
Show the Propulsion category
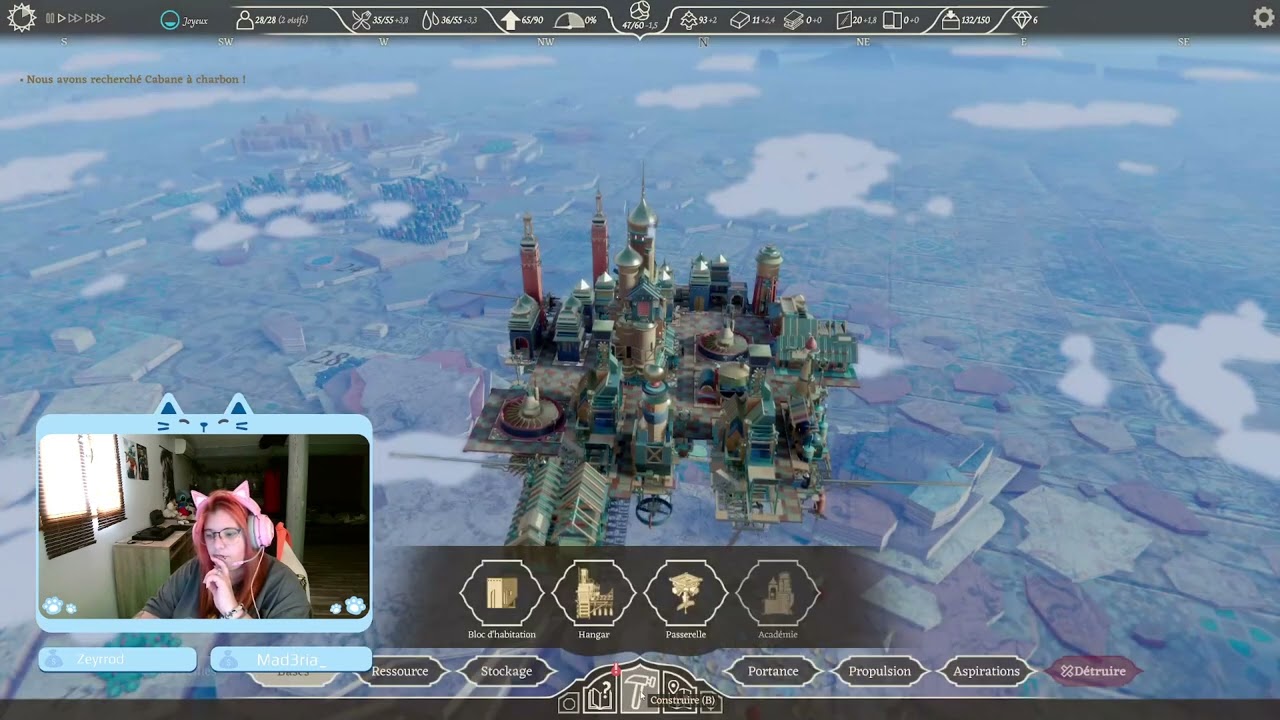point(880,671)
